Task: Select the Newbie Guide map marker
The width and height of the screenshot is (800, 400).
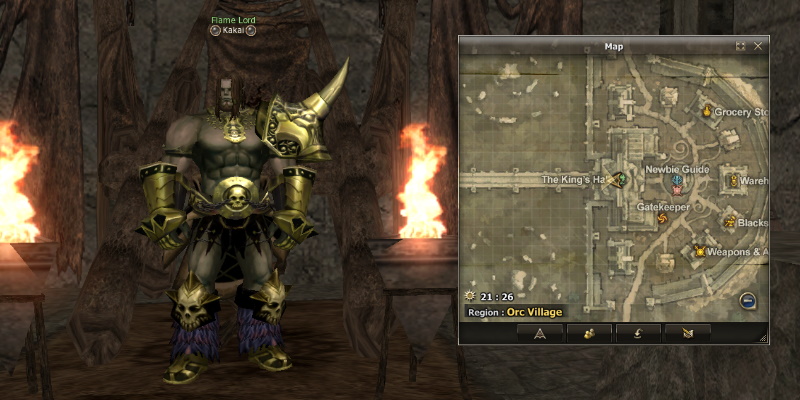Action: tap(677, 183)
